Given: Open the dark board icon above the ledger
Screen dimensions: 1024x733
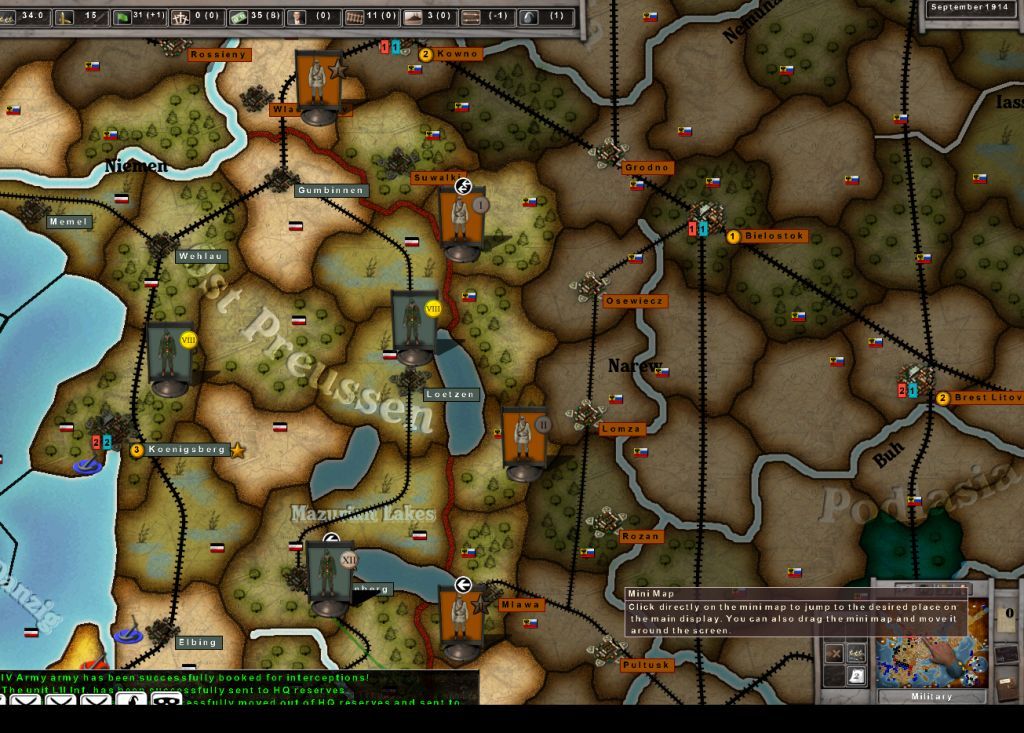Looking at the screenshot, I should point(1007,653).
